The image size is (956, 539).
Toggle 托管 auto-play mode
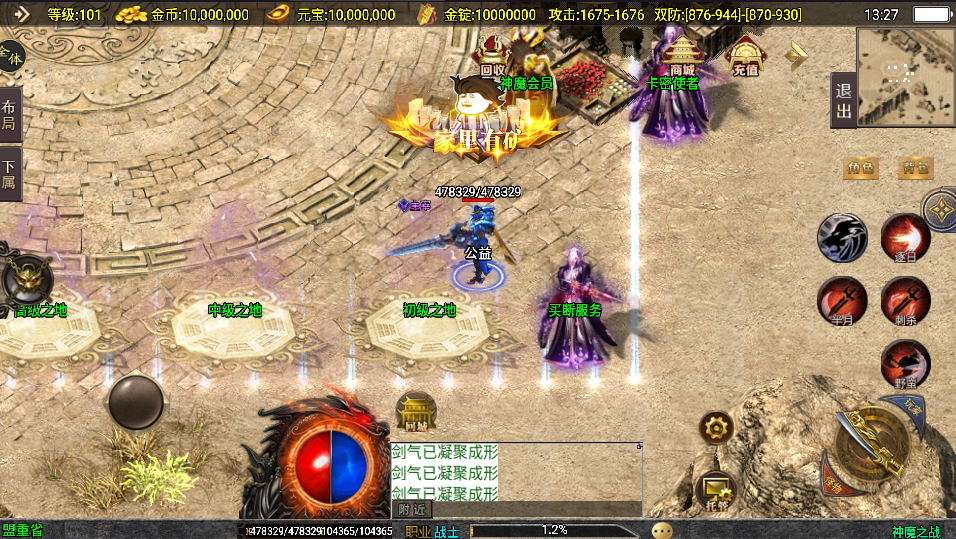pos(716,489)
